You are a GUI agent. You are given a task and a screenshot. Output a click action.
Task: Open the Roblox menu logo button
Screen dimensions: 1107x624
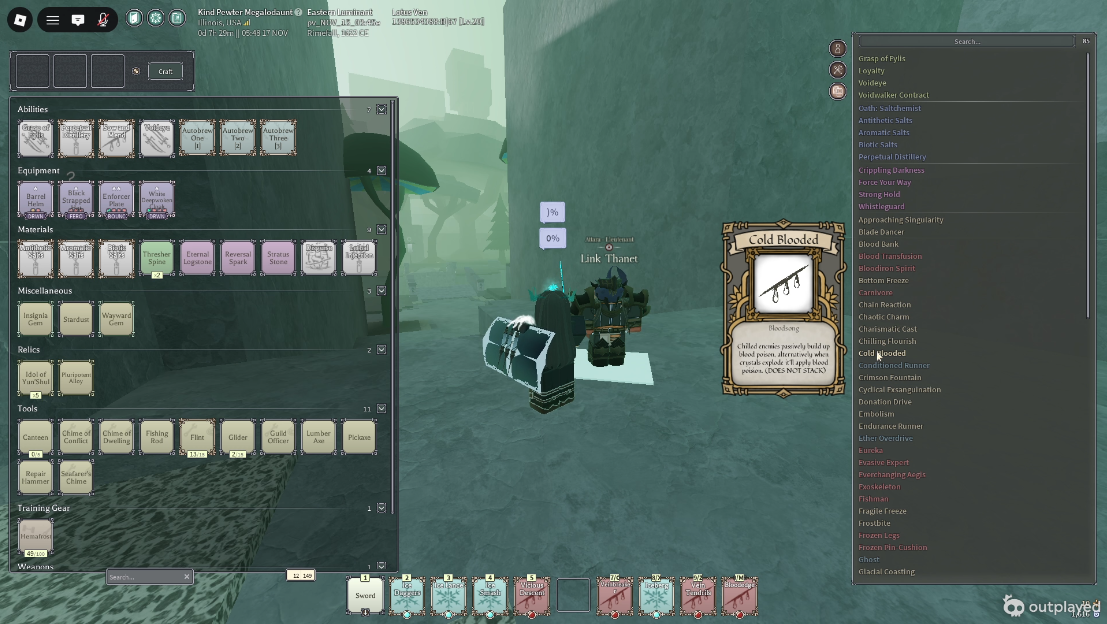tap(20, 19)
